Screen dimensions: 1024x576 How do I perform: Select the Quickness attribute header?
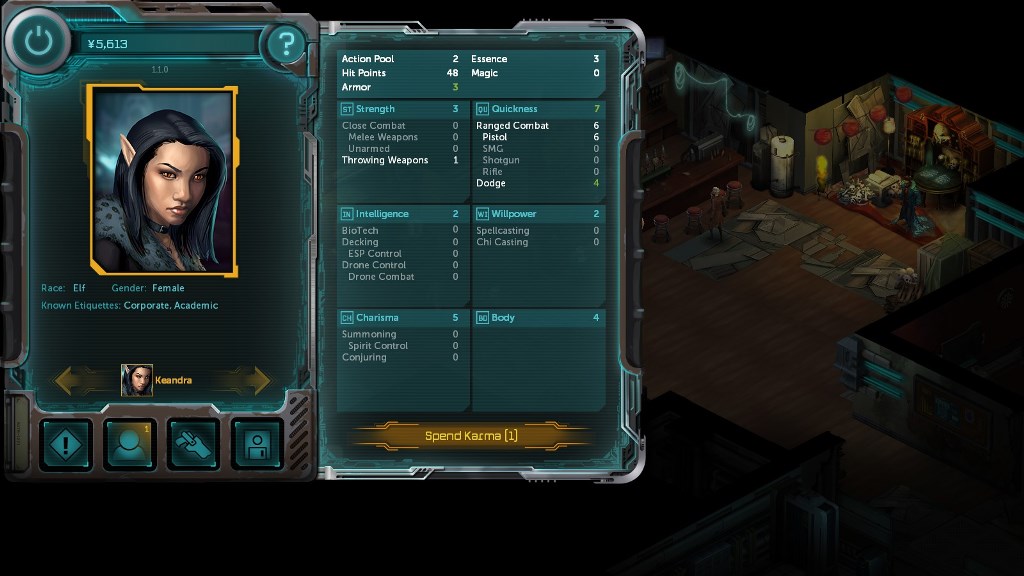tap(538, 109)
